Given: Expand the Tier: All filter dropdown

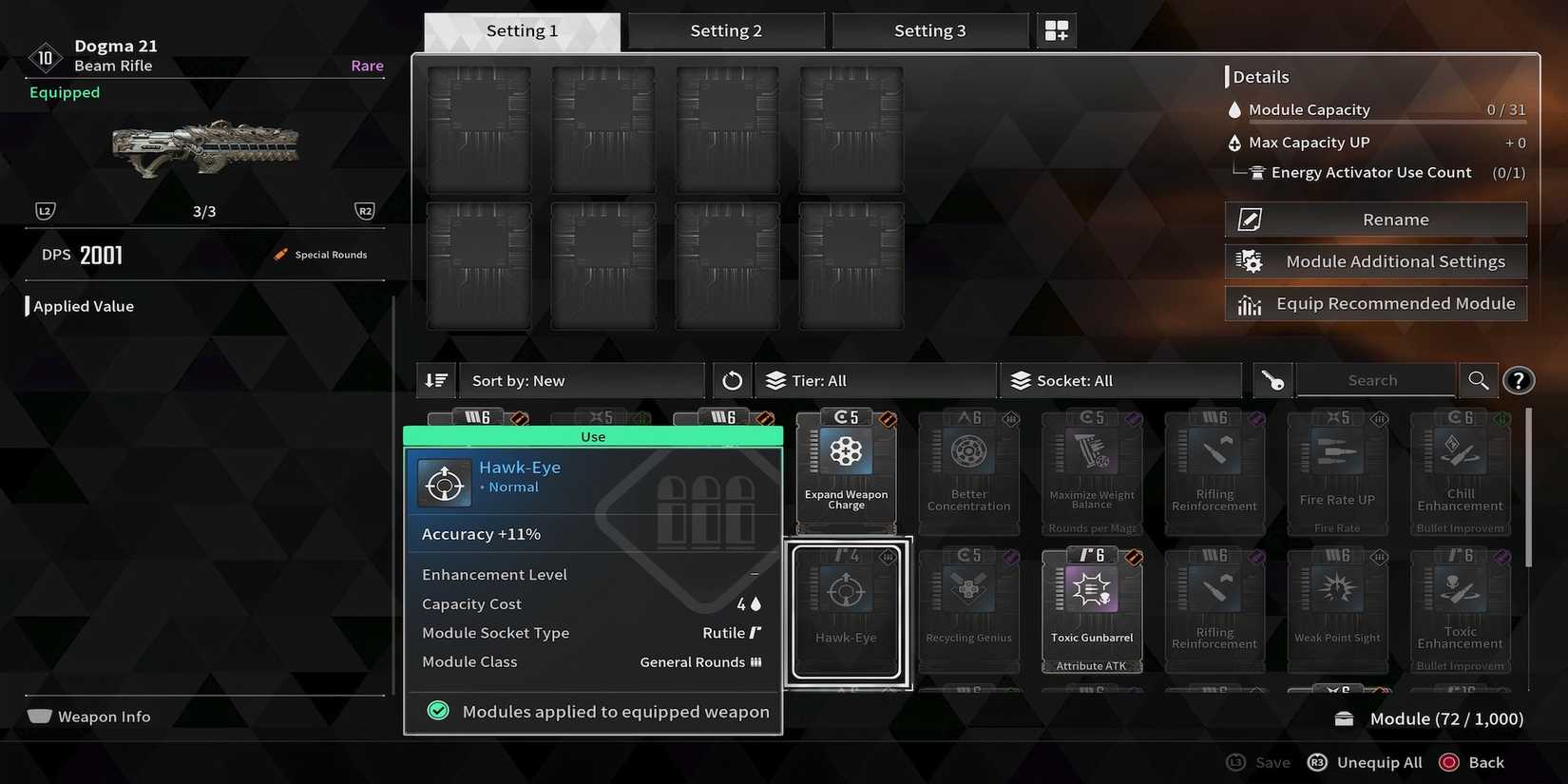Looking at the screenshot, I should click(x=874, y=379).
